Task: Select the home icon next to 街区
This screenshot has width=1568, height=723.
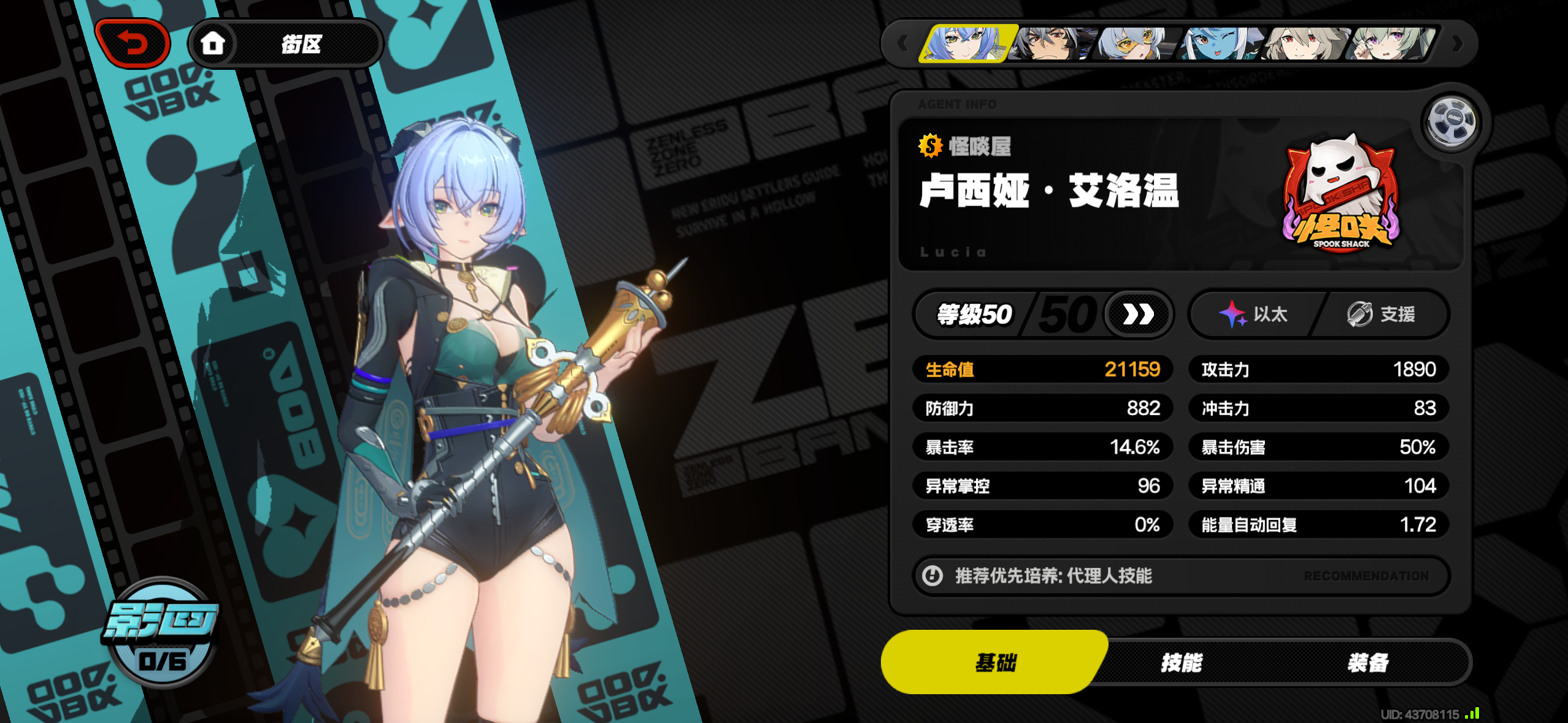Action: pyautogui.click(x=213, y=43)
